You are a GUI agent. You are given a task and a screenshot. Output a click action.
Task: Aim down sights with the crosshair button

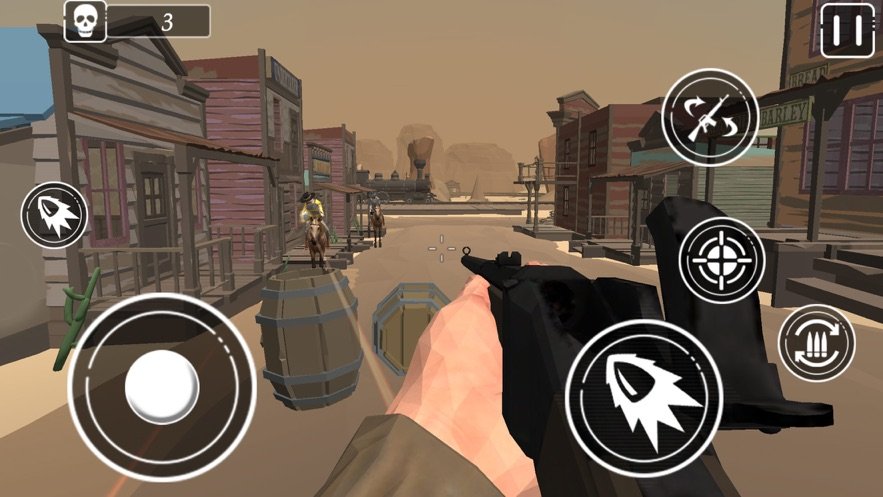pyautogui.click(x=721, y=262)
